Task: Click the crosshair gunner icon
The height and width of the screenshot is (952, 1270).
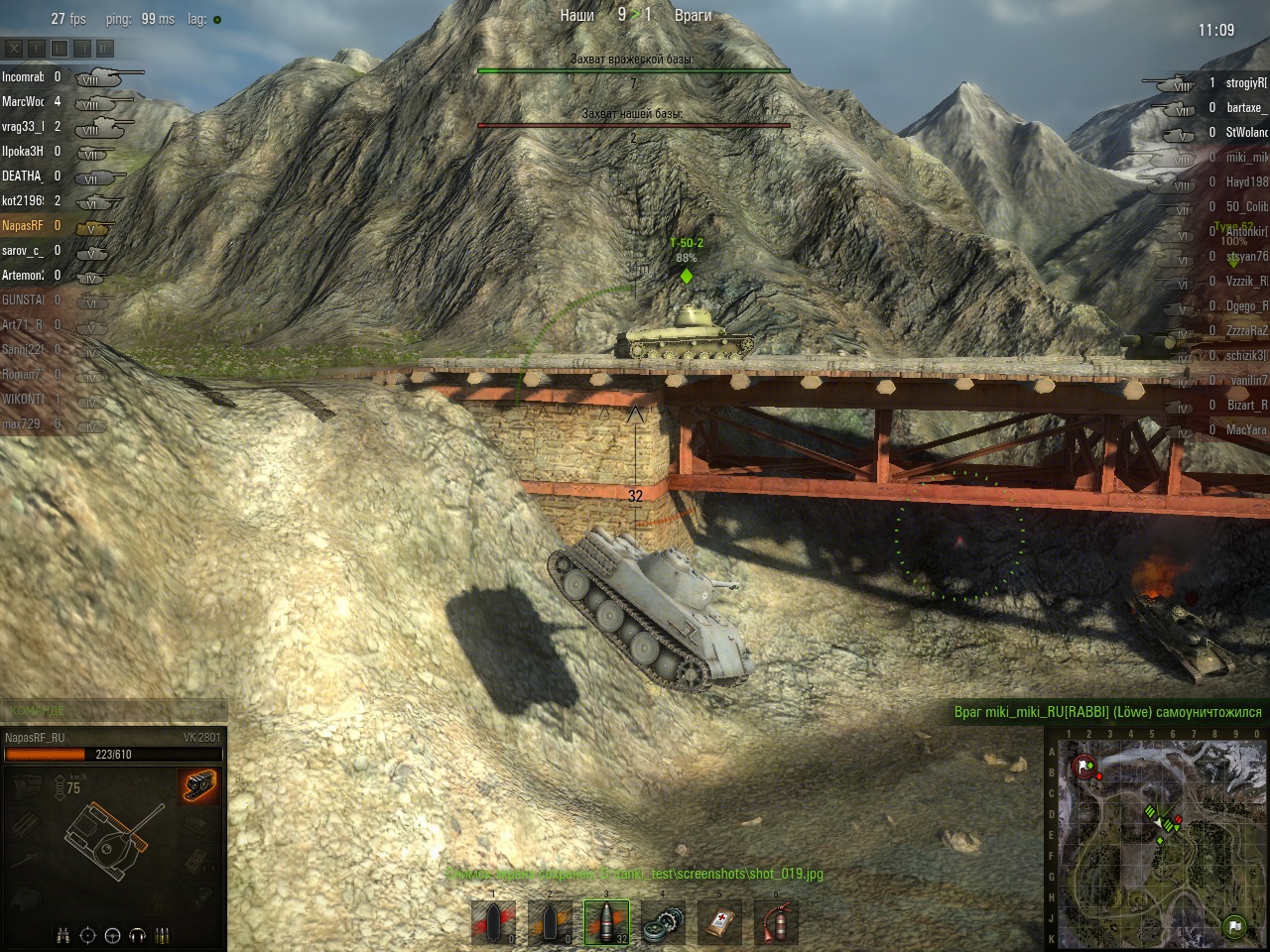Action: [x=87, y=935]
